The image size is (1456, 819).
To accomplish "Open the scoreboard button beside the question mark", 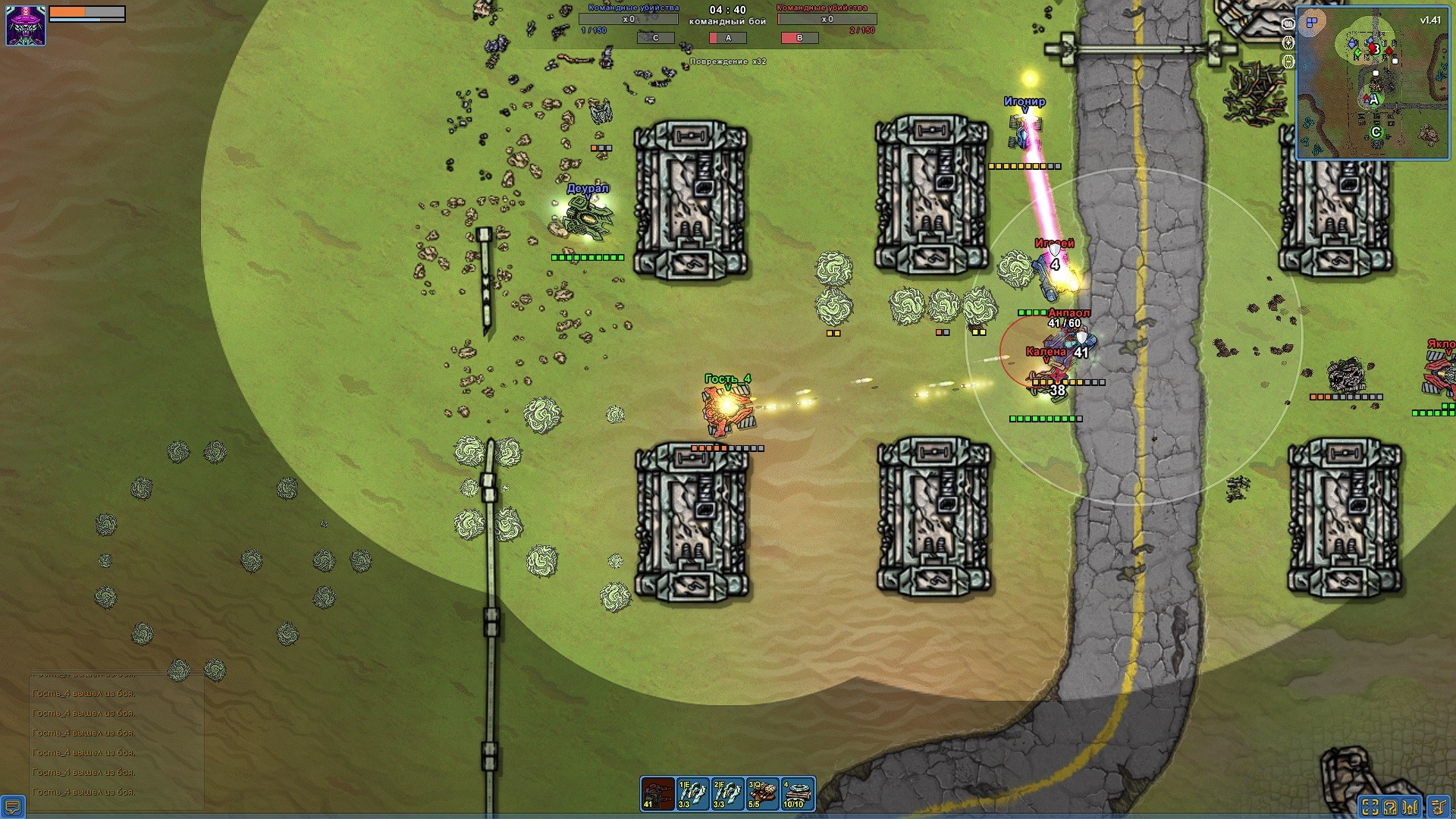I will [x=1411, y=807].
